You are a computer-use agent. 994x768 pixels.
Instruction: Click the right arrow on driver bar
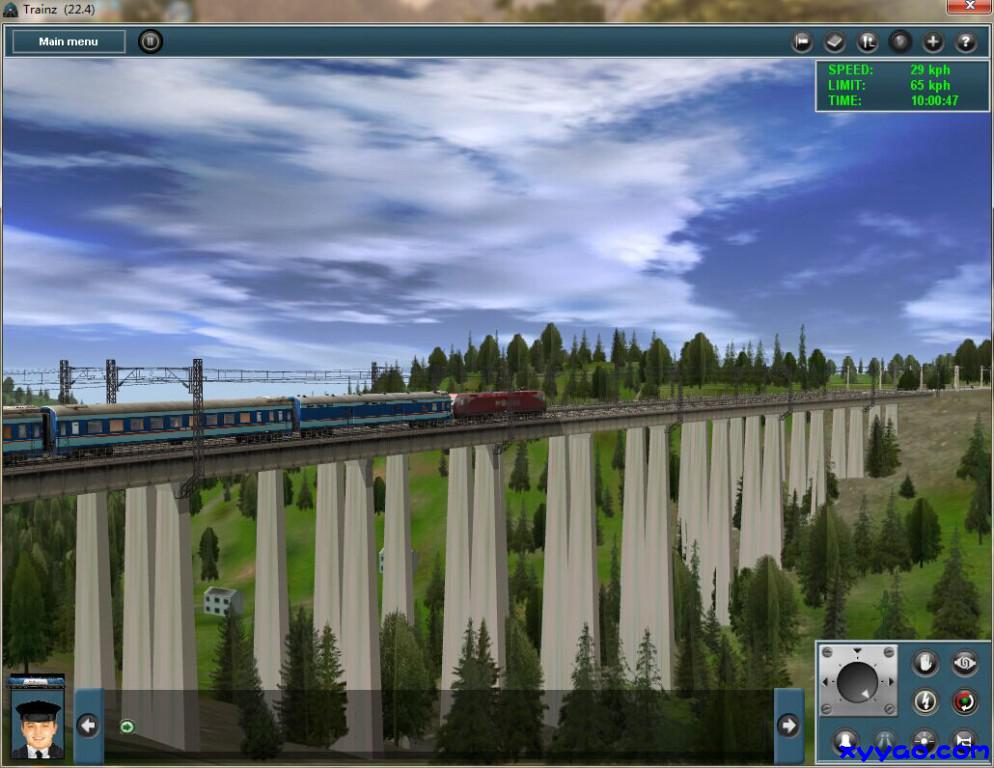pos(788,725)
